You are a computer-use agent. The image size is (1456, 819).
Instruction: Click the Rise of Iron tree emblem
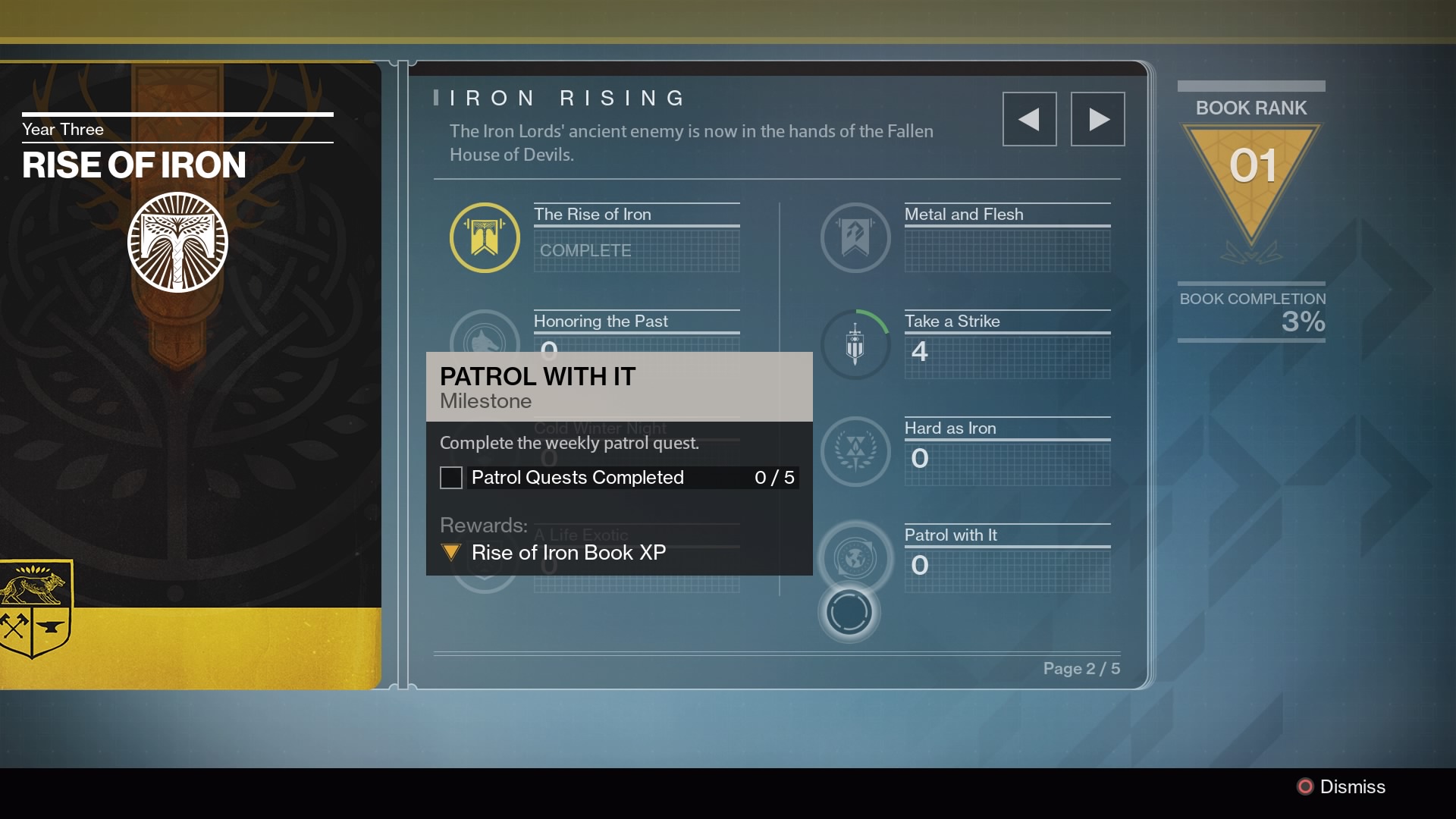[177, 242]
